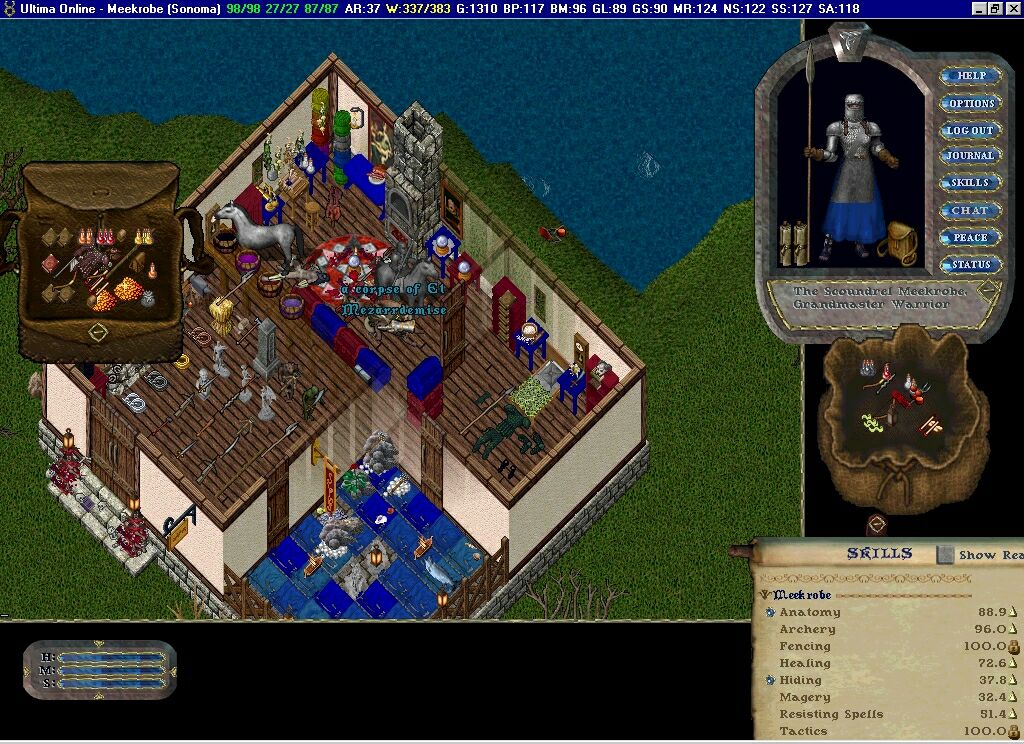
Task: Open the Journal
Action: [969, 157]
